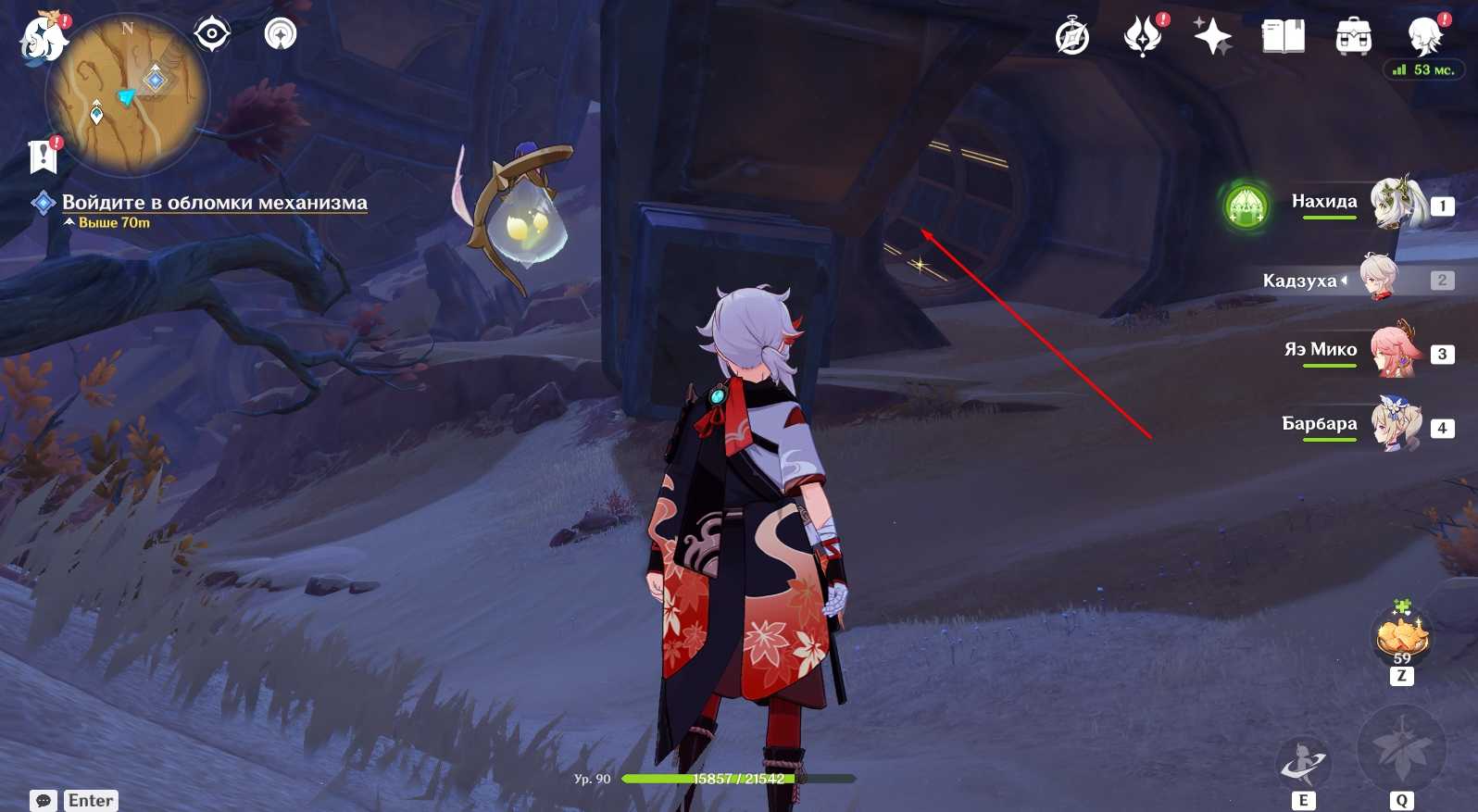
Task: Switch to party member Барбара
Action: point(1395,425)
